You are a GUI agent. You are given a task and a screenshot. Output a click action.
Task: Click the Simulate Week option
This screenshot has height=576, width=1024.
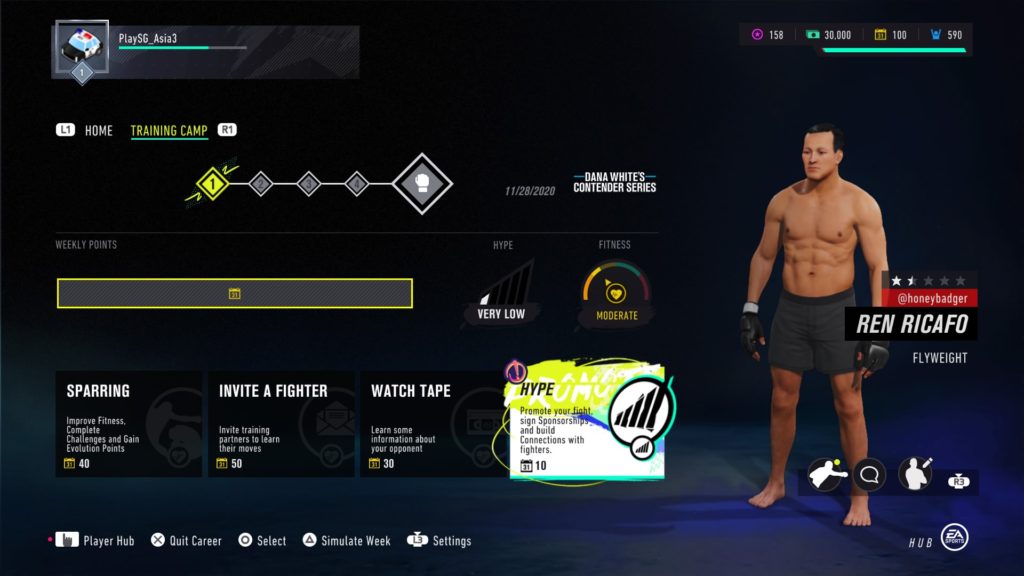(347, 541)
